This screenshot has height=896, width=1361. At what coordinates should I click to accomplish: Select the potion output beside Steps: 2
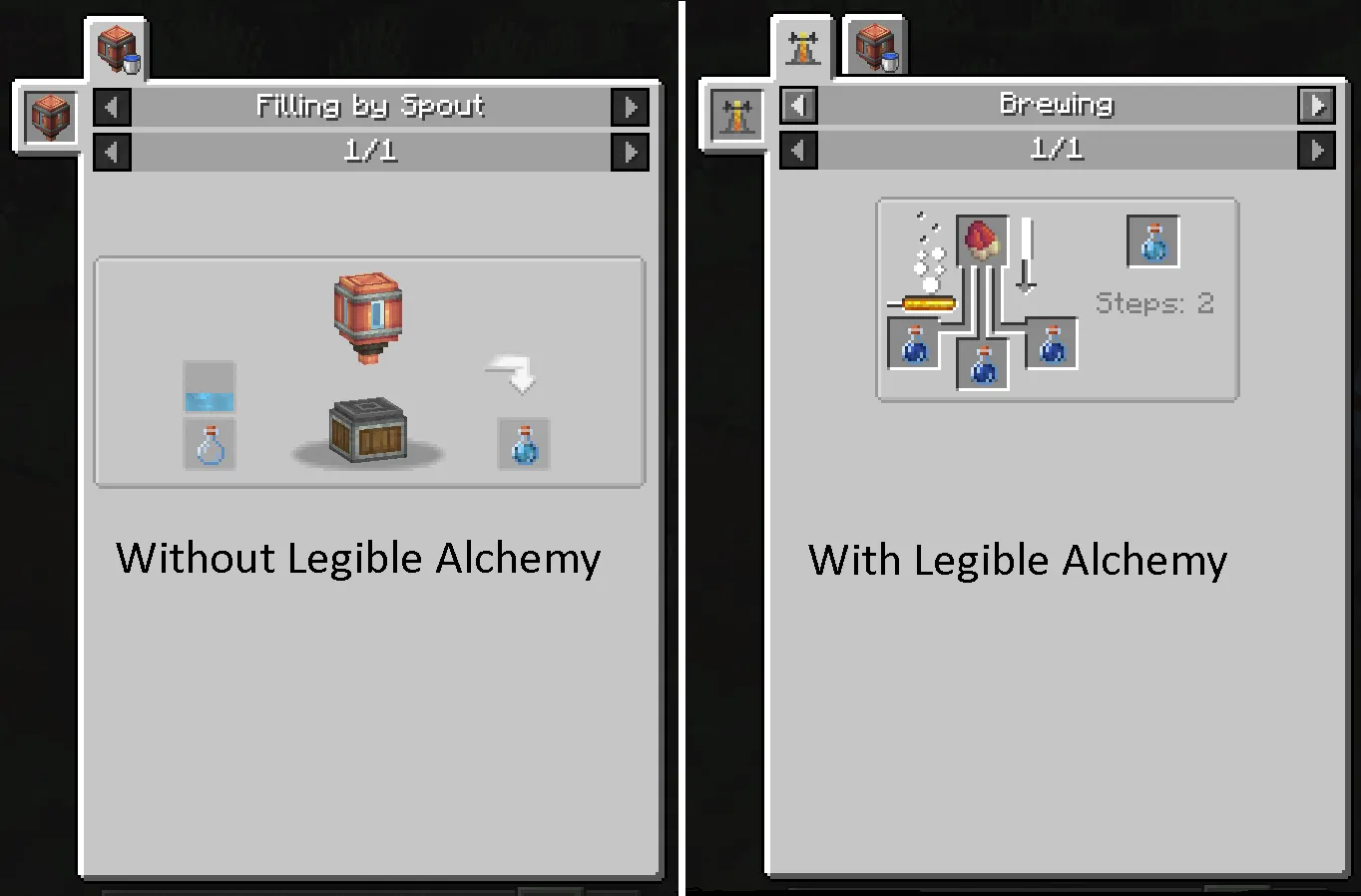point(1152,241)
